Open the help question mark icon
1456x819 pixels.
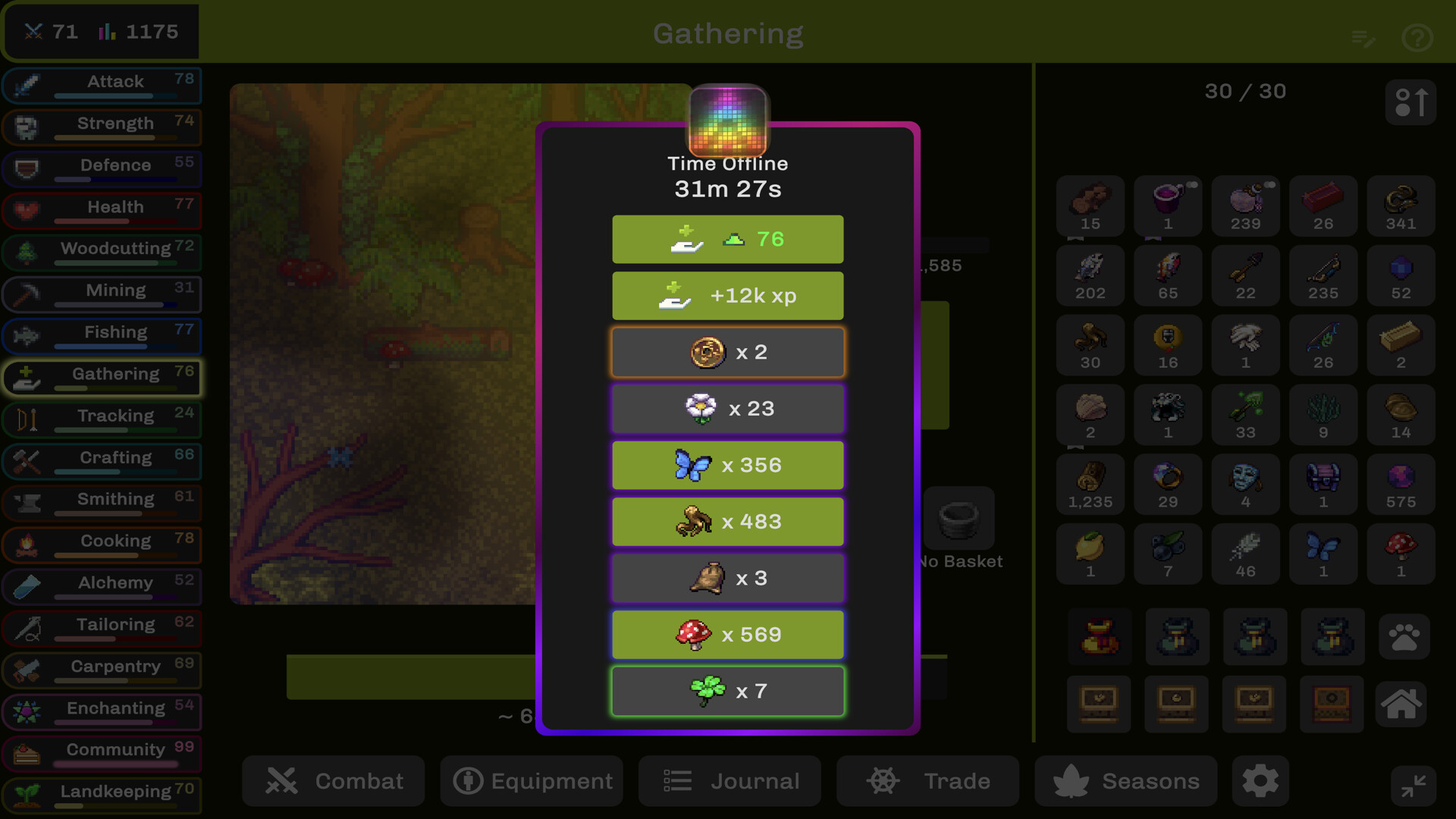1417,37
